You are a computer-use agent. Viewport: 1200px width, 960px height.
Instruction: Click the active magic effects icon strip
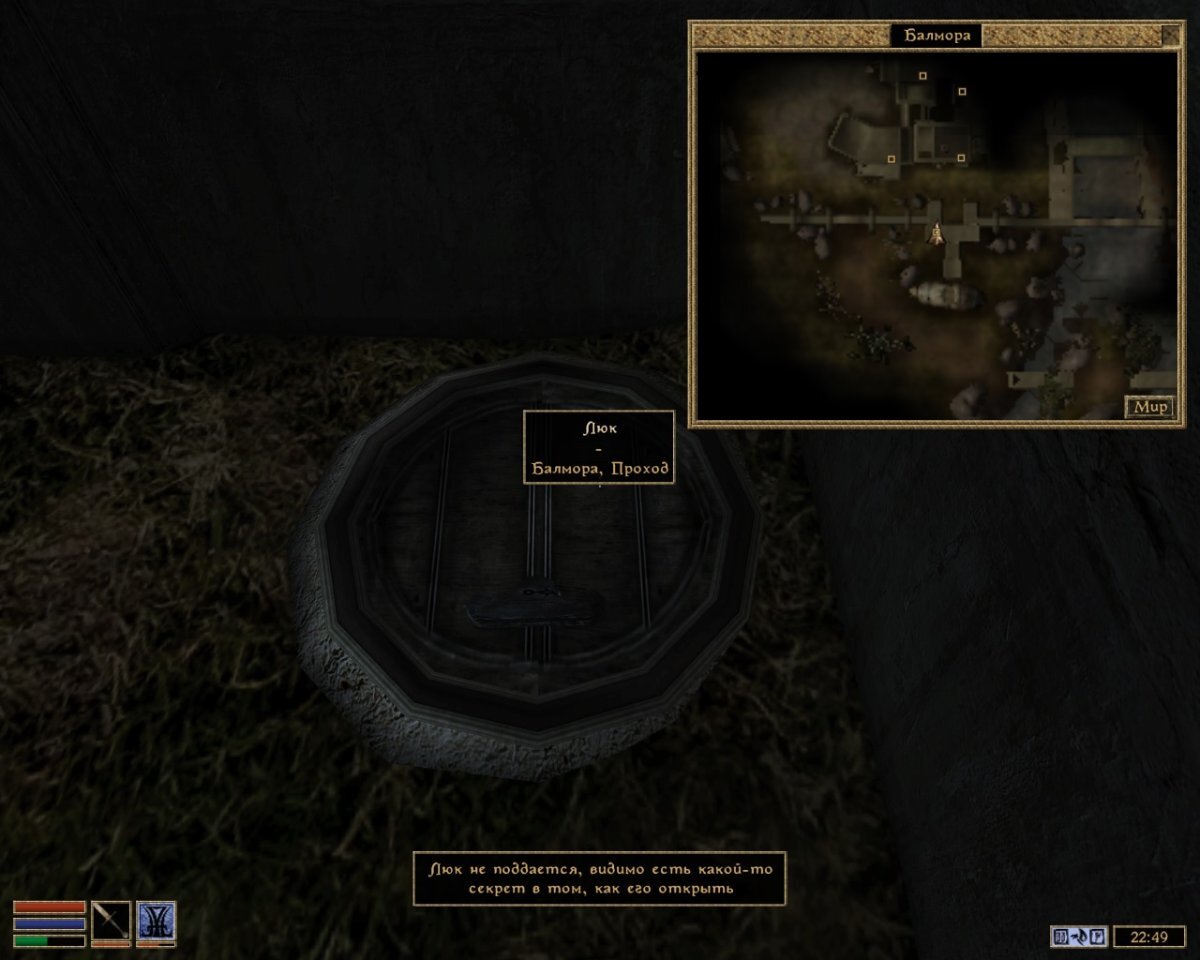(1078, 937)
